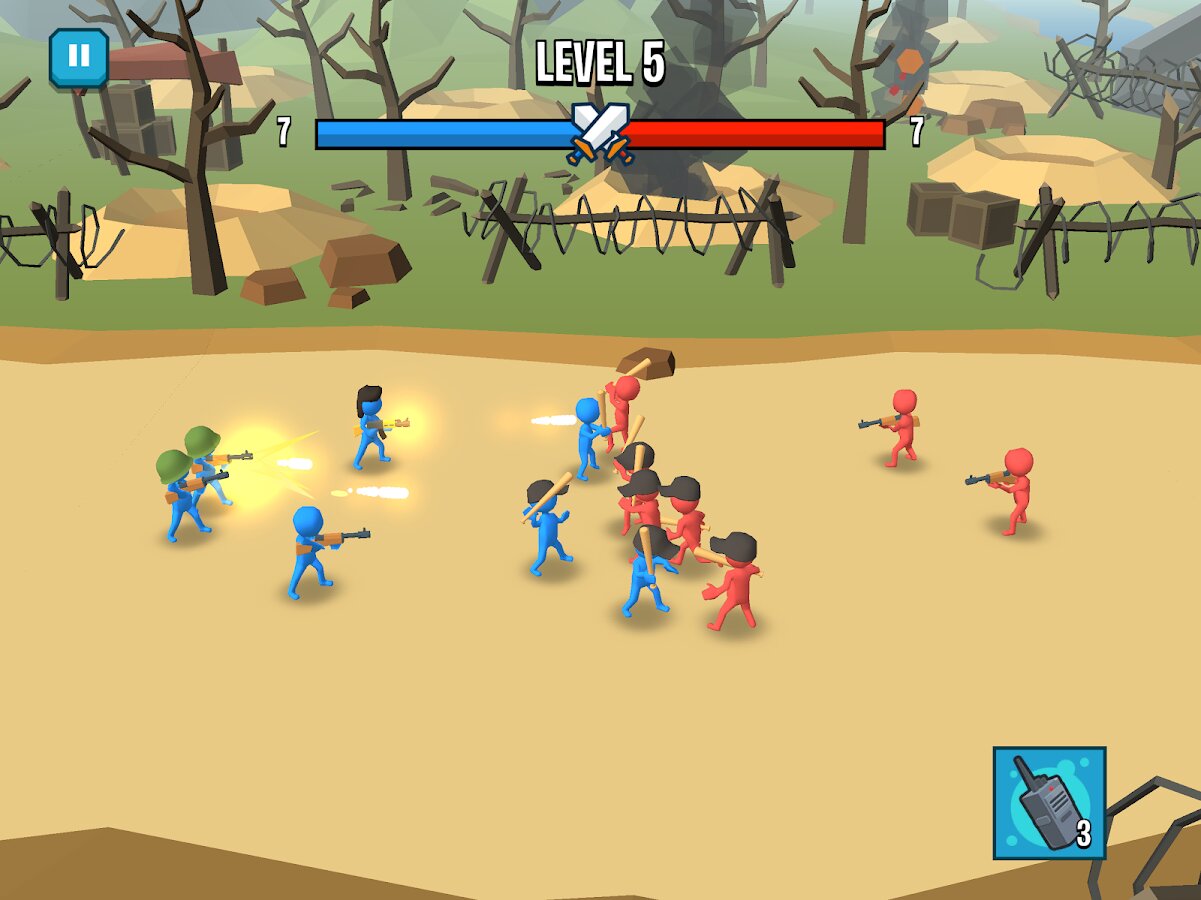This screenshot has width=1201, height=900.
Task: Pause the battle with the pause button
Action: (x=78, y=57)
